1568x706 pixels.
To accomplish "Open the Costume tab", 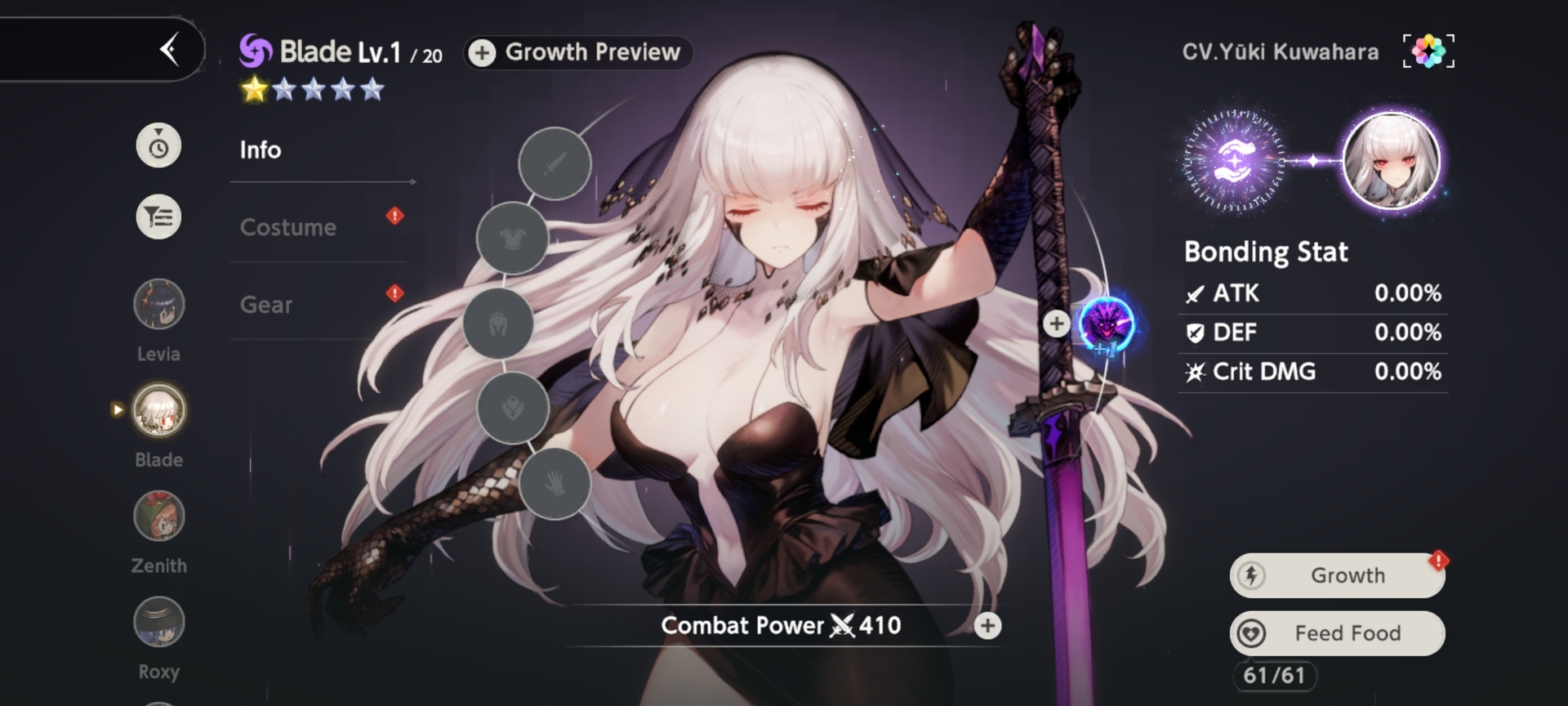I will pyautogui.click(x=288, y=227).
